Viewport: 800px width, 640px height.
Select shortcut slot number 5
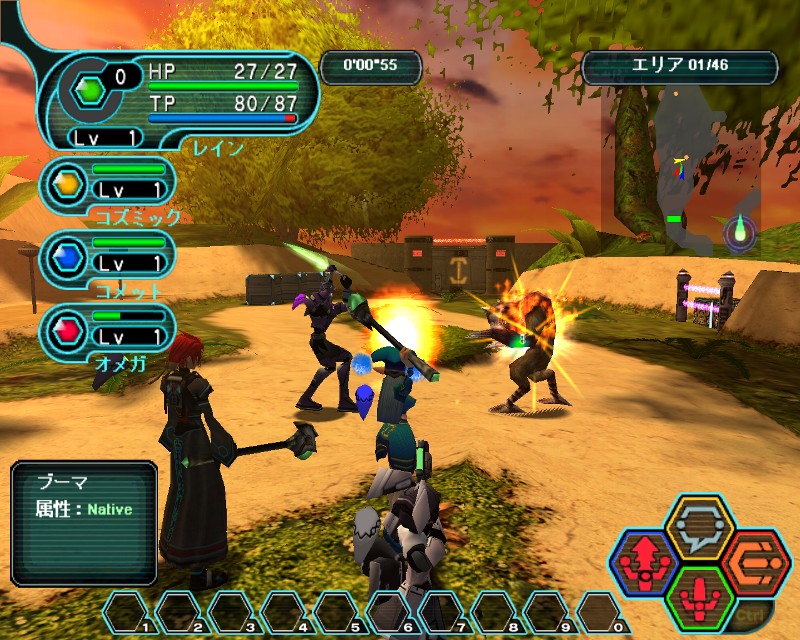pos(337,612)
